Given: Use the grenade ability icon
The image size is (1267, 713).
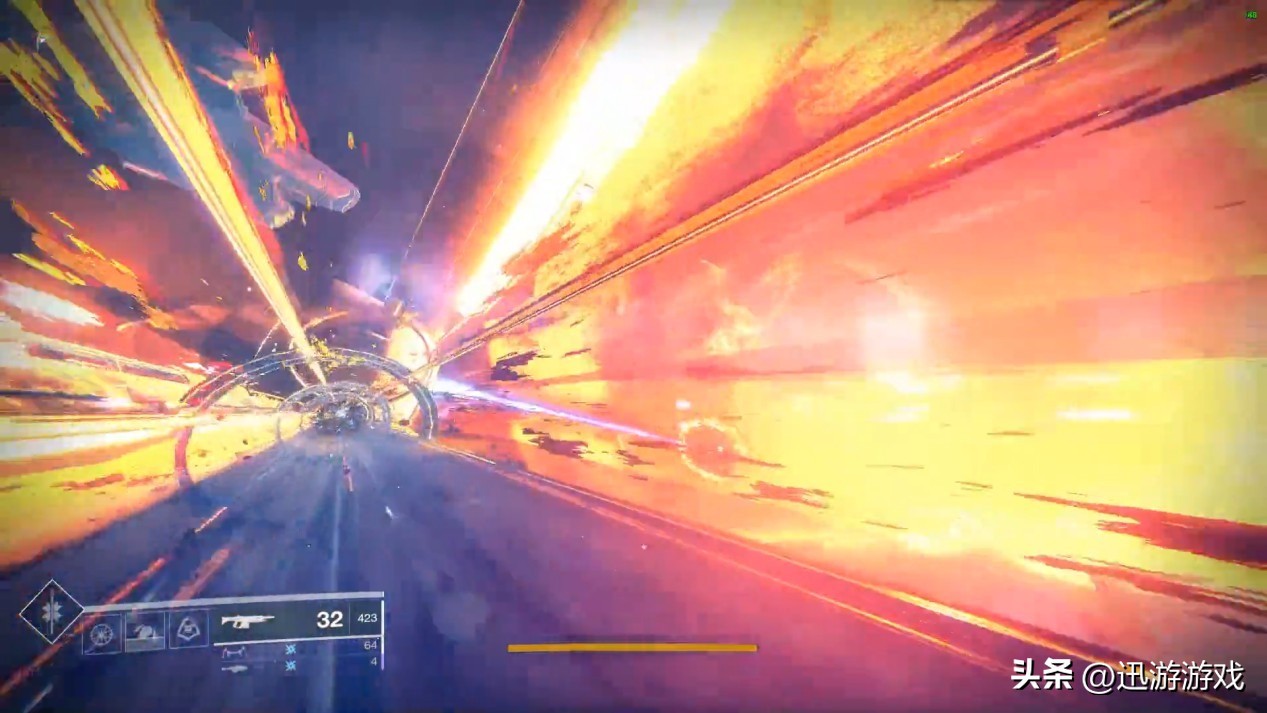Looking at the screenshot, I should click(102, 633).
